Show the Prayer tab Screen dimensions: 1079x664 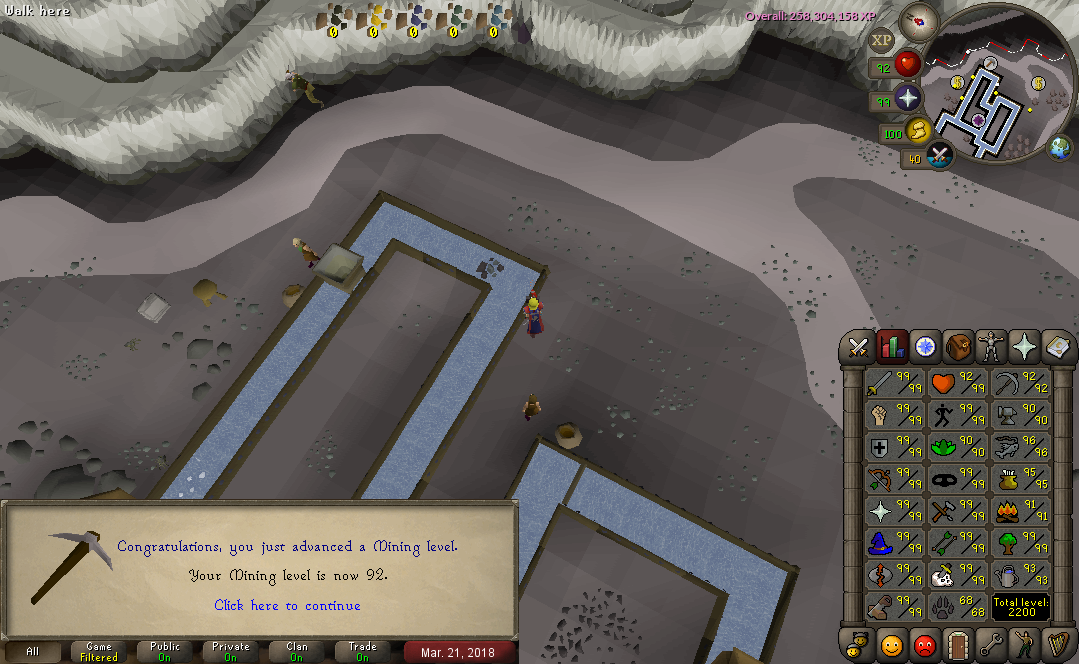tap(1024, 347)
